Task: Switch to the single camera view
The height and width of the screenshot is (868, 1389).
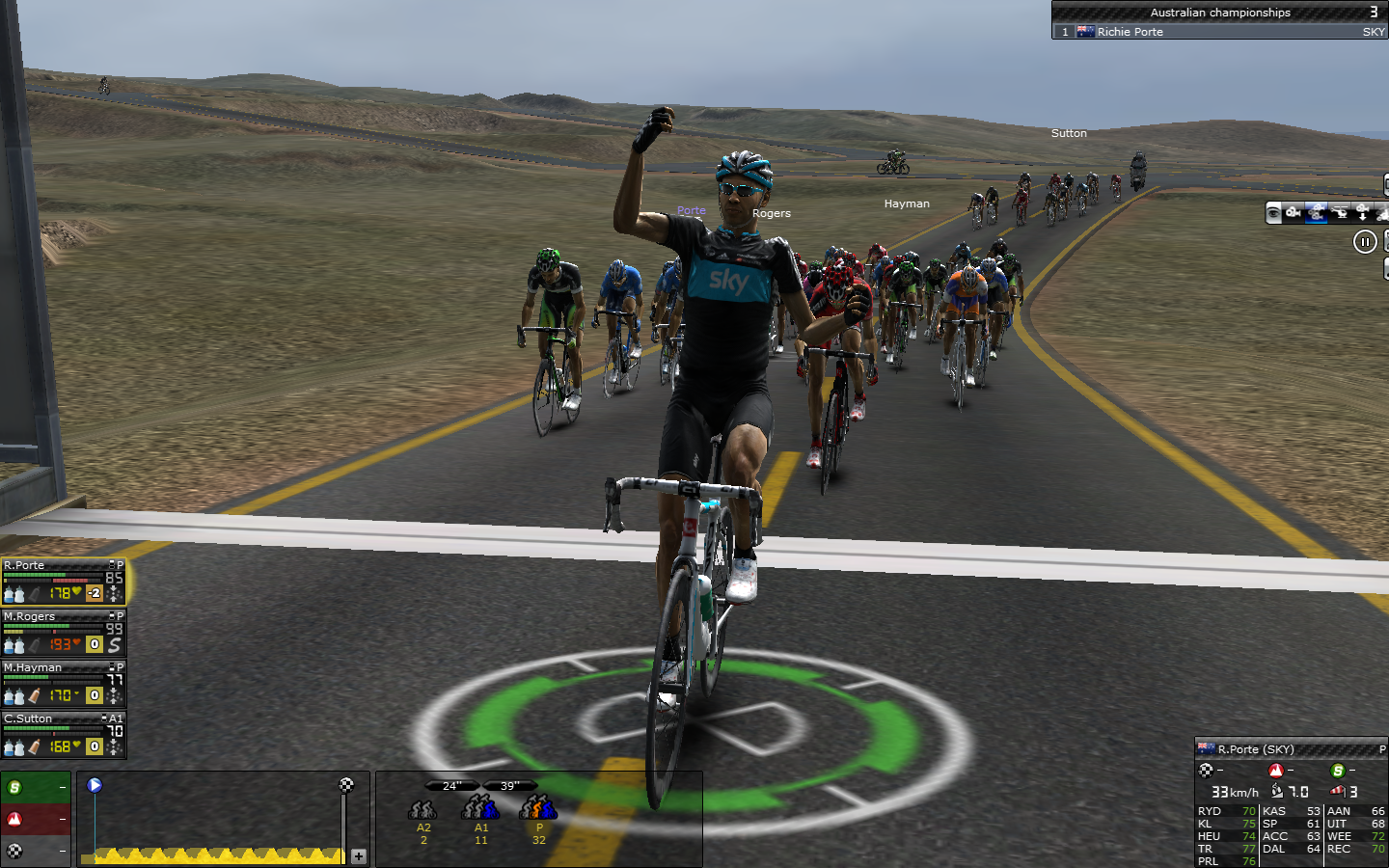Action: click(x=1294, y=213)
